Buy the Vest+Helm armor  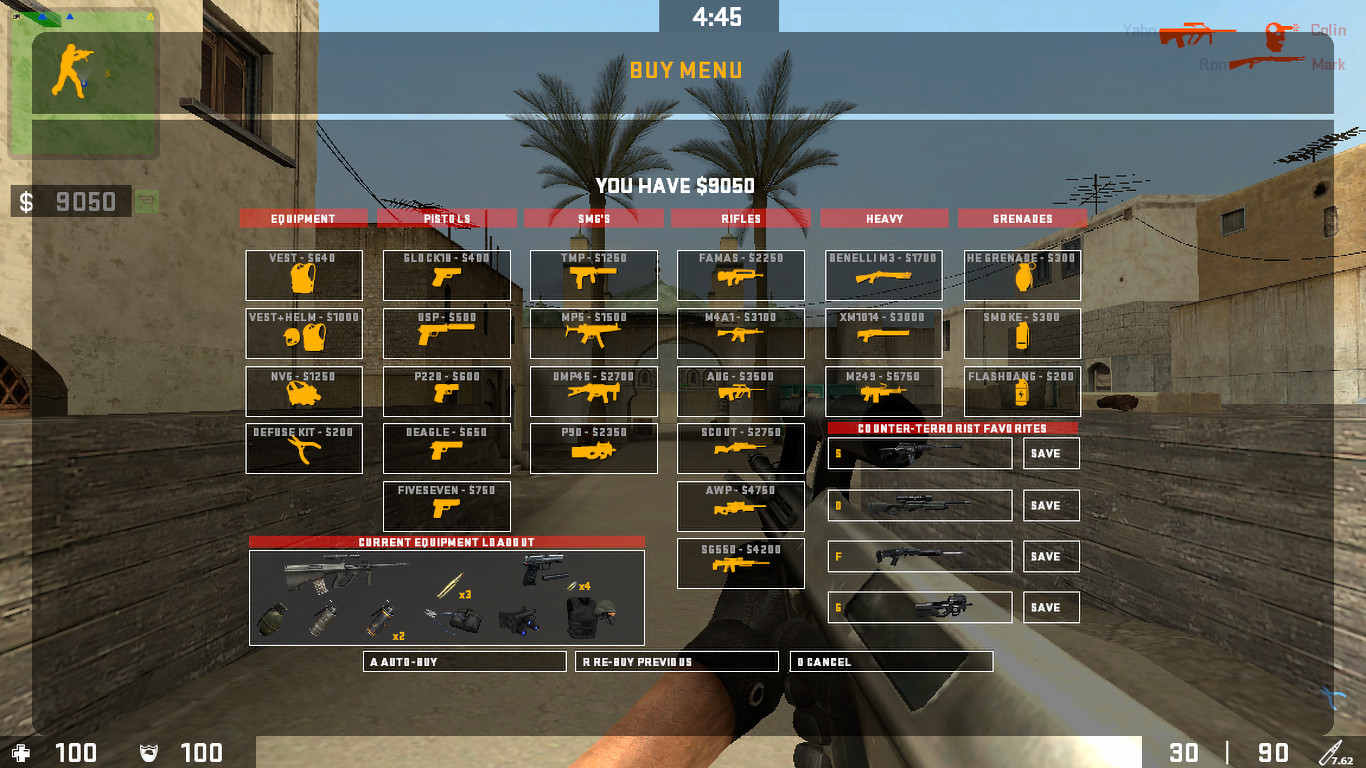pos(303,333)
